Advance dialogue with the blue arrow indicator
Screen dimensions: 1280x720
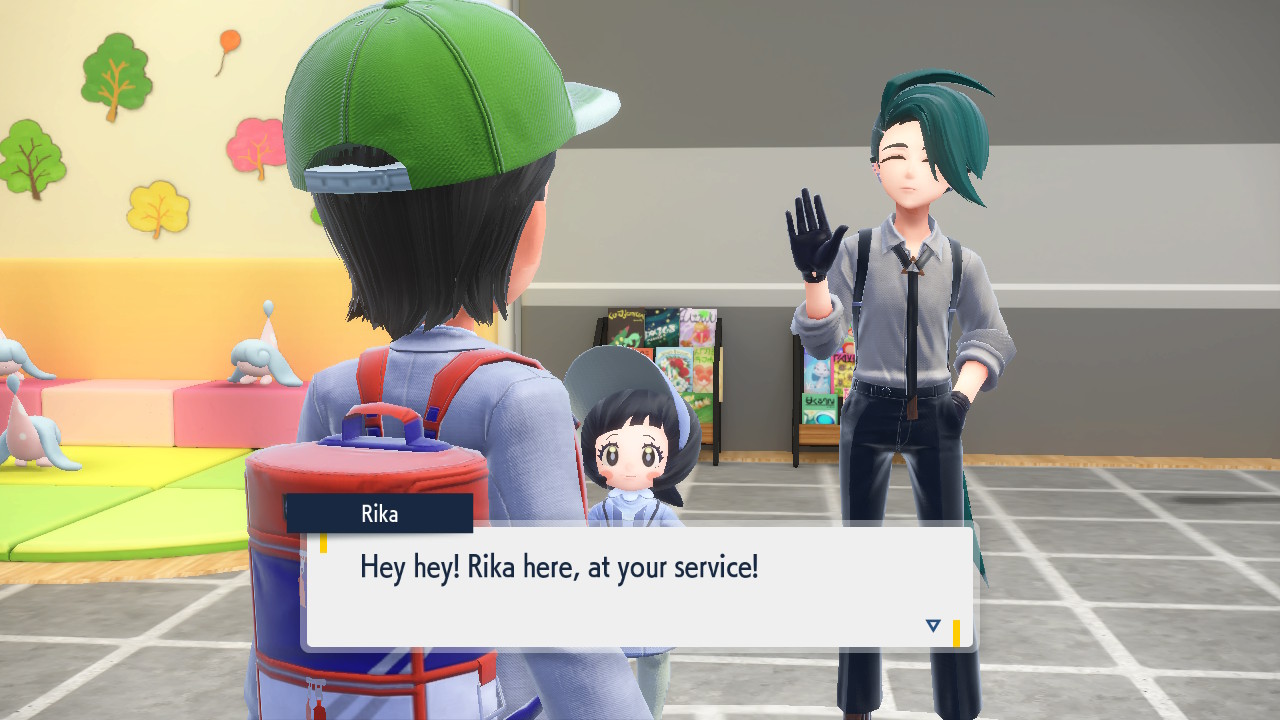pyautogui.click(x=933, y=626)
